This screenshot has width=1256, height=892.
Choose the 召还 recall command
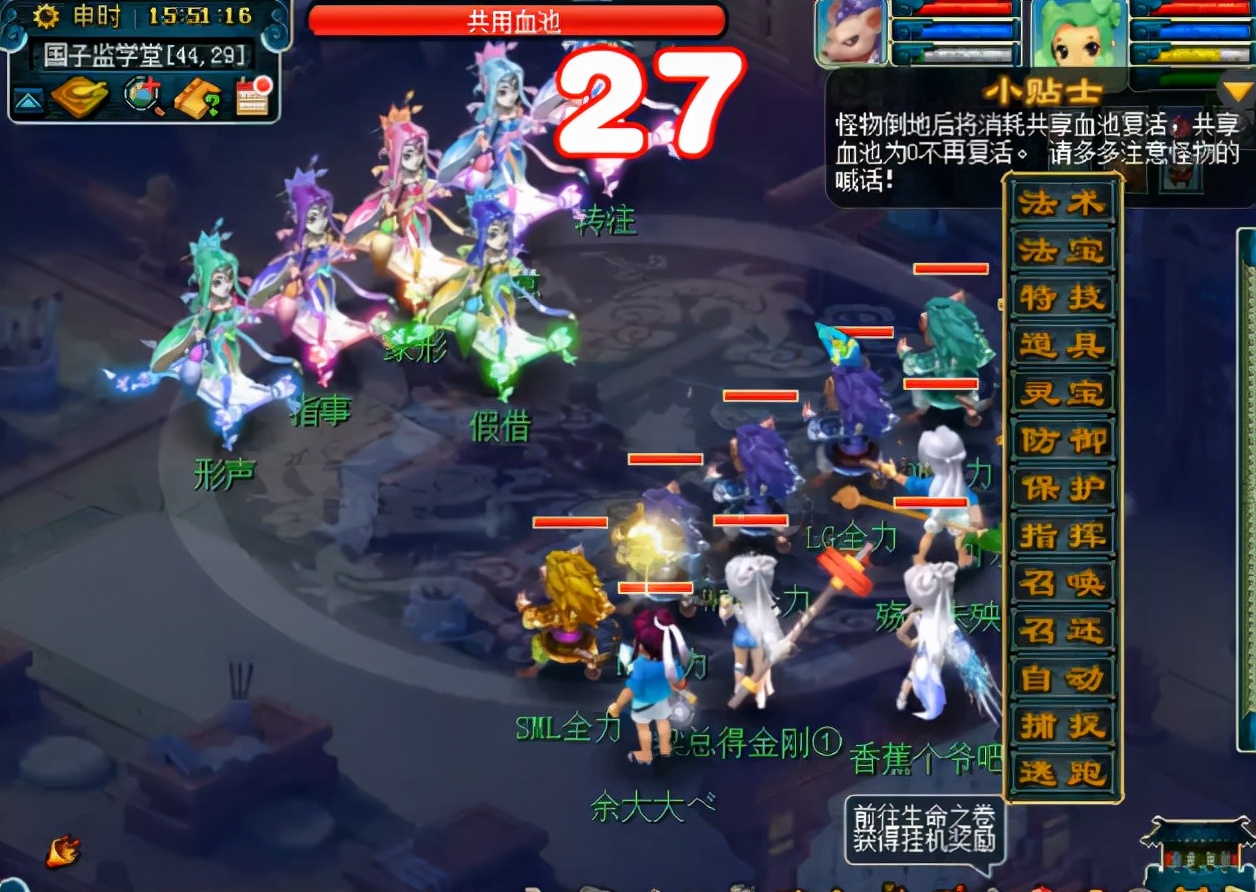click(x=1062, y=631)
